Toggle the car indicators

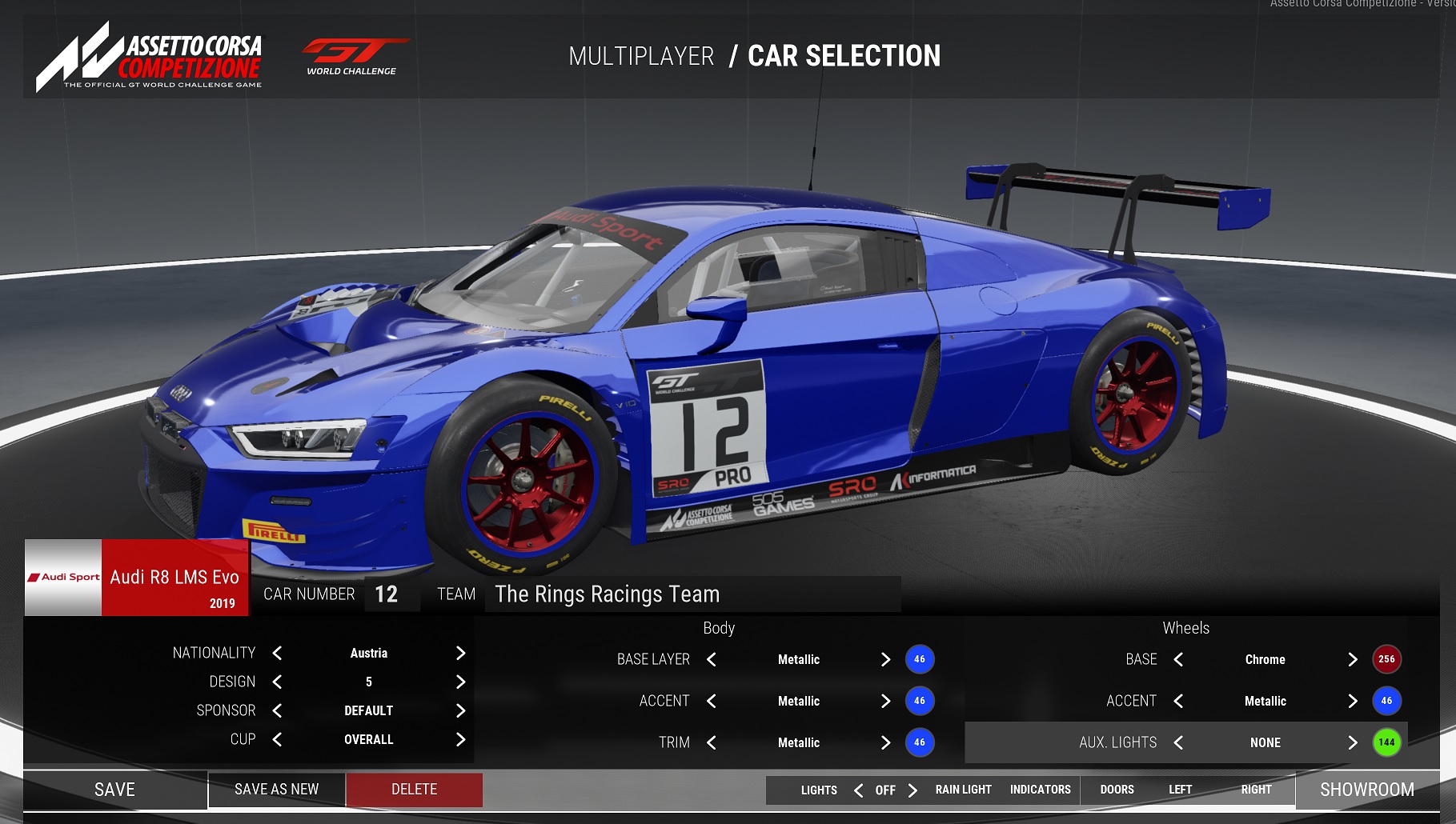click(x=1040, y=790)
